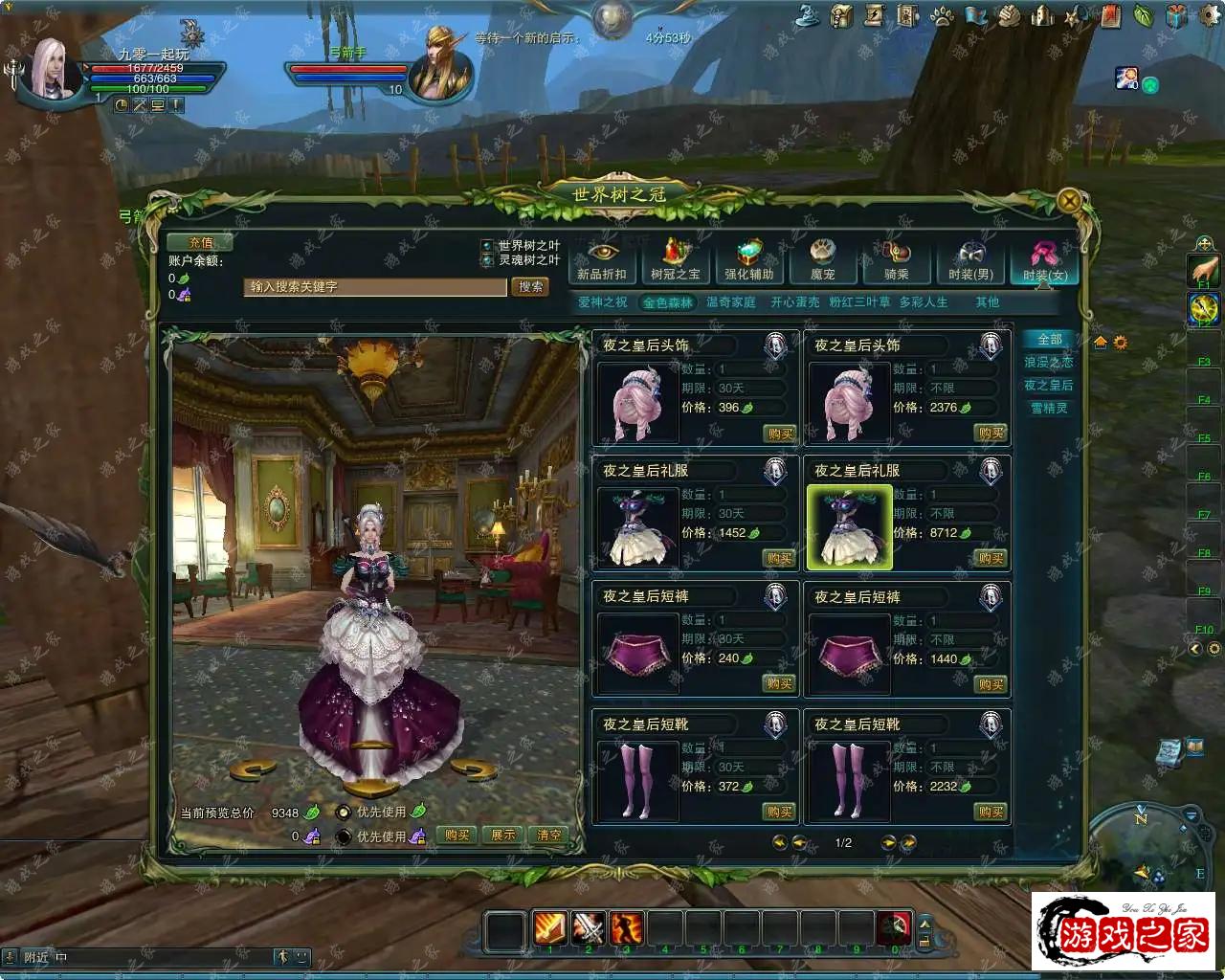Show the 时装(男) male fashion tab

click(x=970, y=261)
